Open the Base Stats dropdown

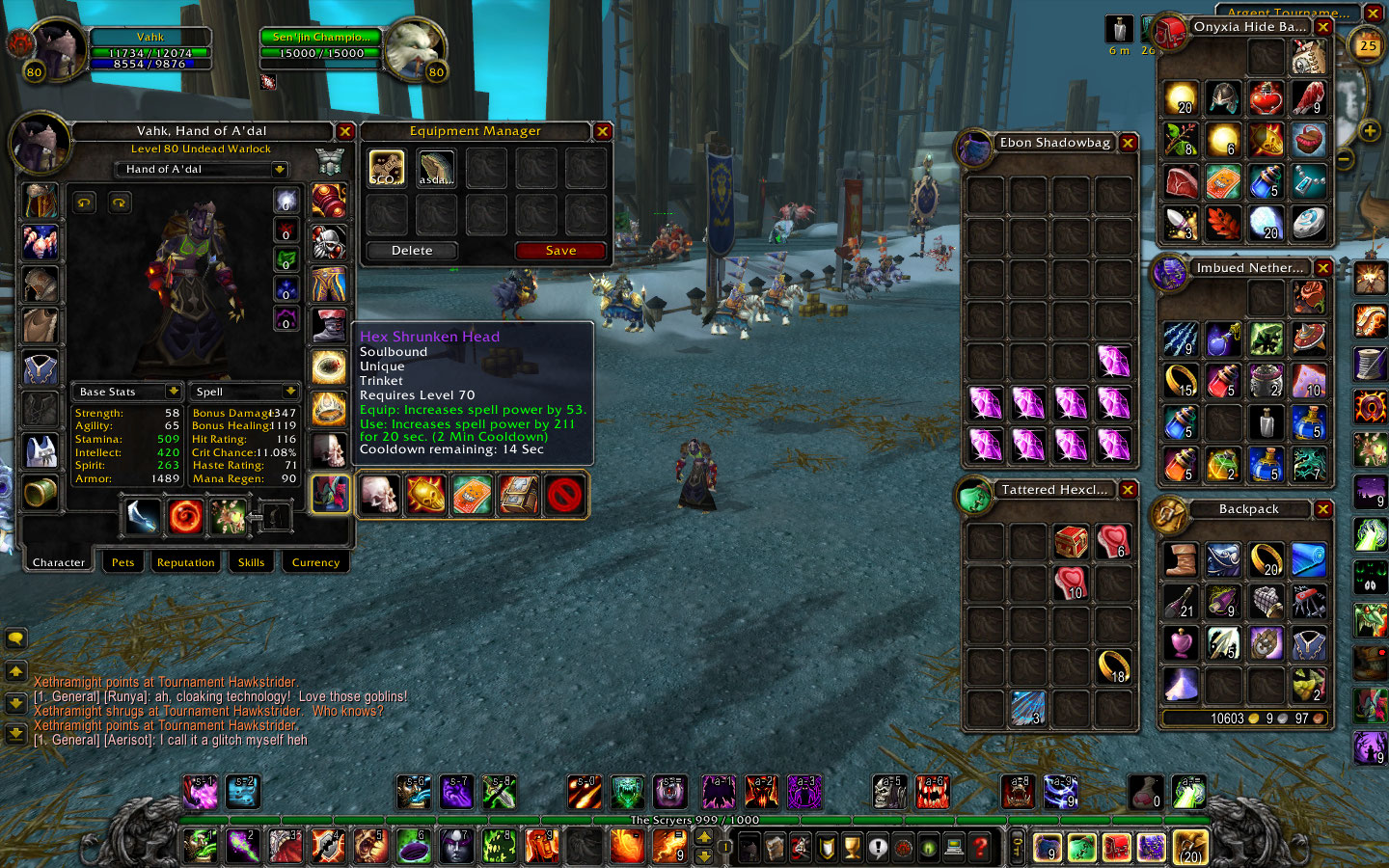coord(173,392)
